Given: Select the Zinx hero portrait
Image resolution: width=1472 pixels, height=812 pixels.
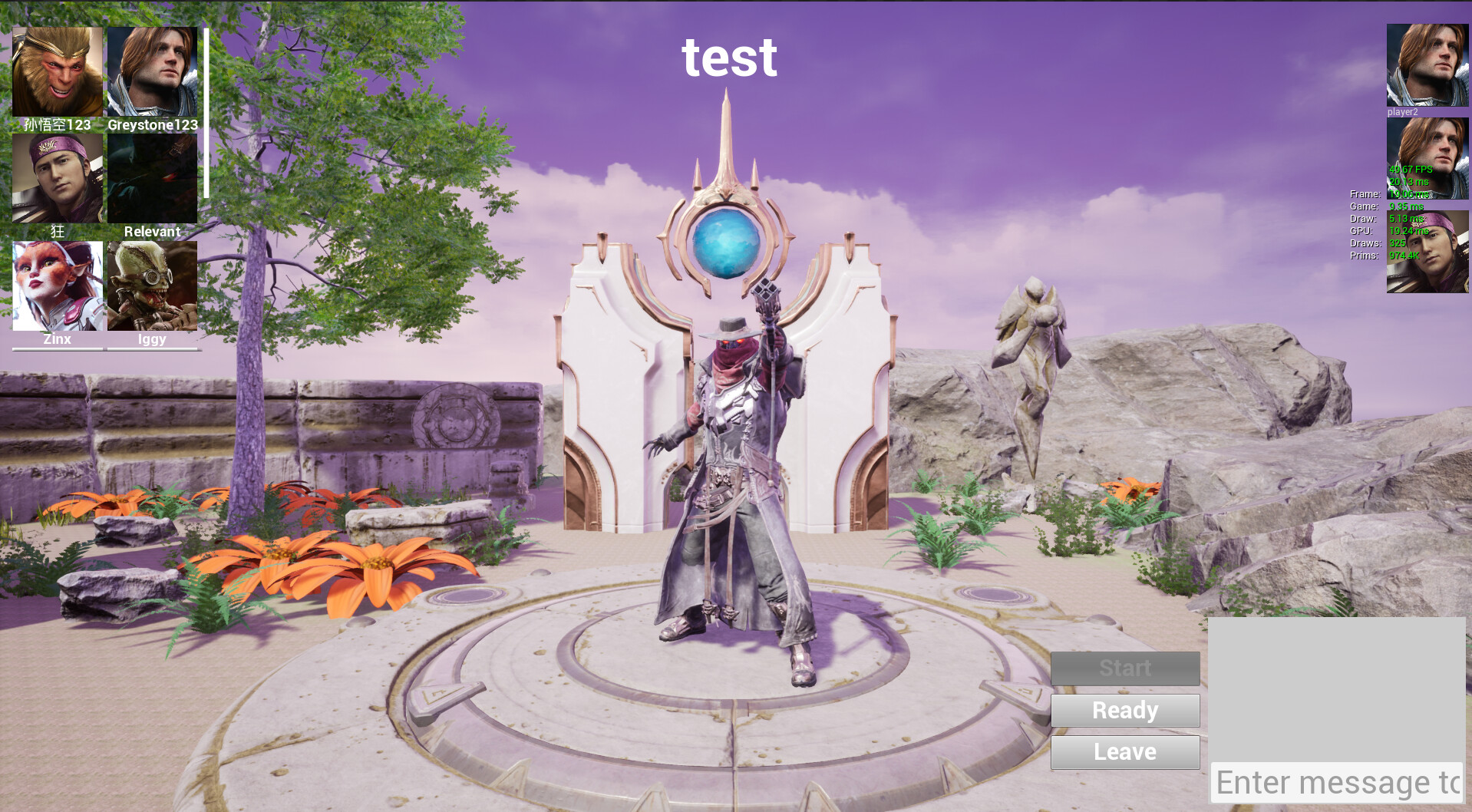Looking at the screenshot, I should point(57,284).
